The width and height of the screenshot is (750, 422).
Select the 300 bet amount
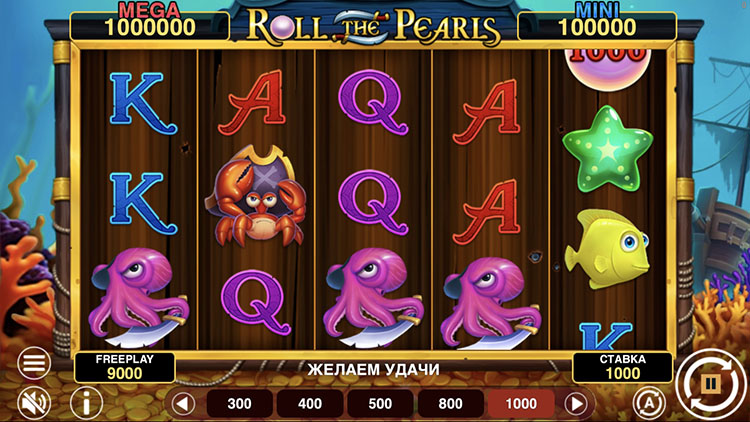click(x=240, y=404)
